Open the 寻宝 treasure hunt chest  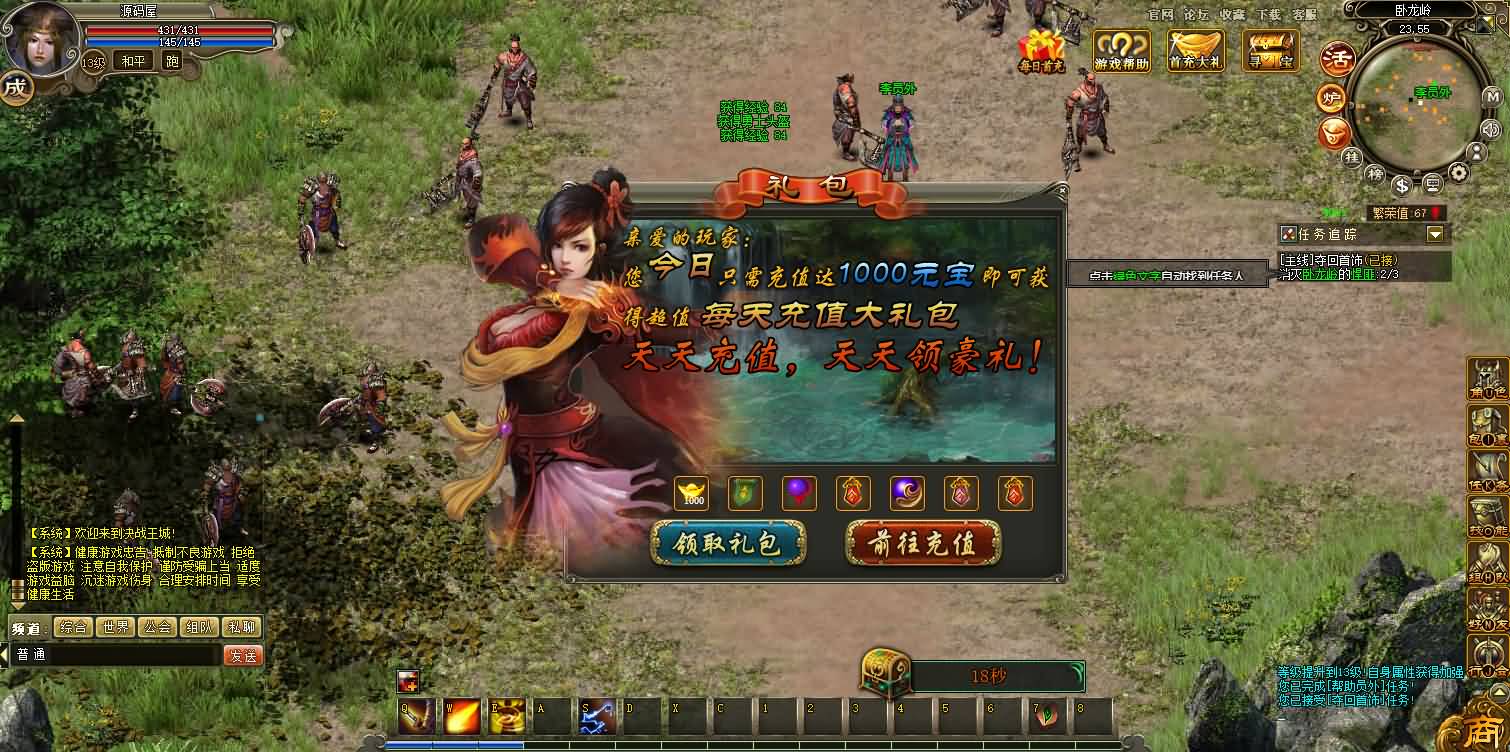coord(1270,49)
